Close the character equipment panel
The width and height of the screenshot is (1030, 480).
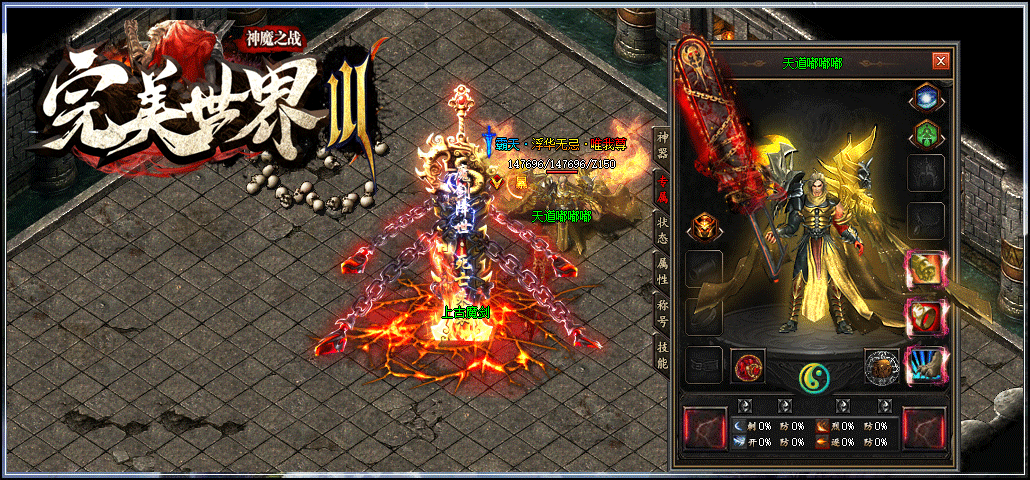coord(940,61)
